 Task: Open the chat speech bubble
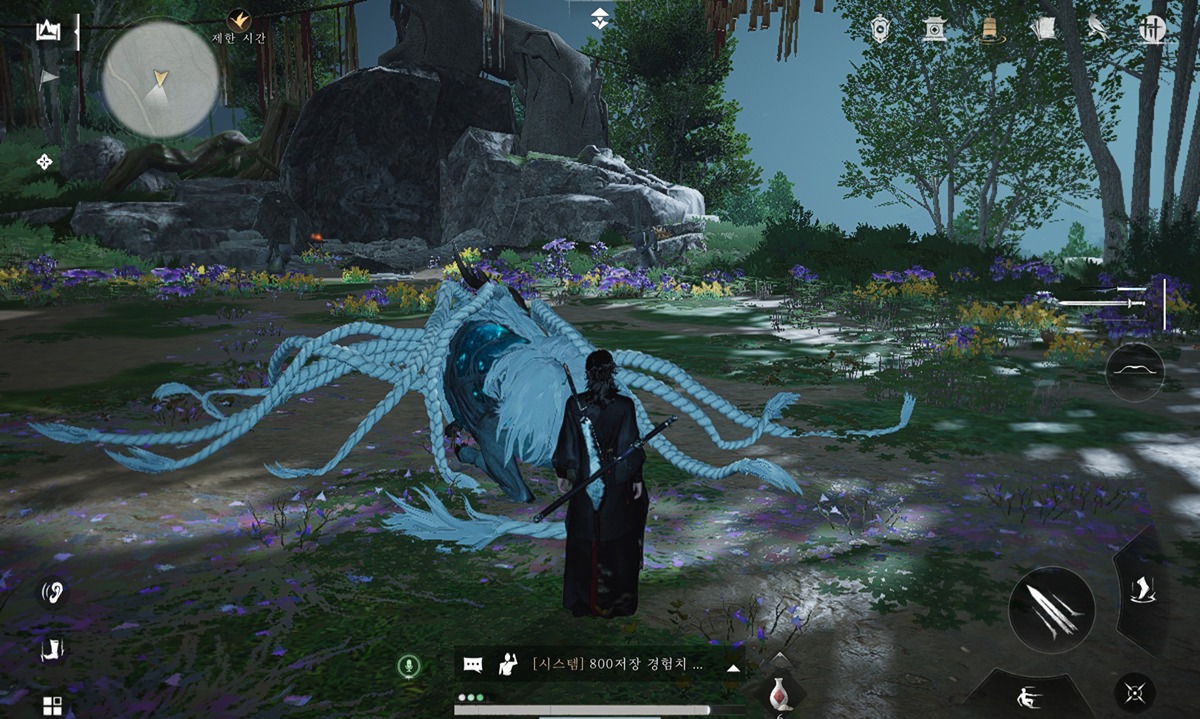[x=474, y=665]
